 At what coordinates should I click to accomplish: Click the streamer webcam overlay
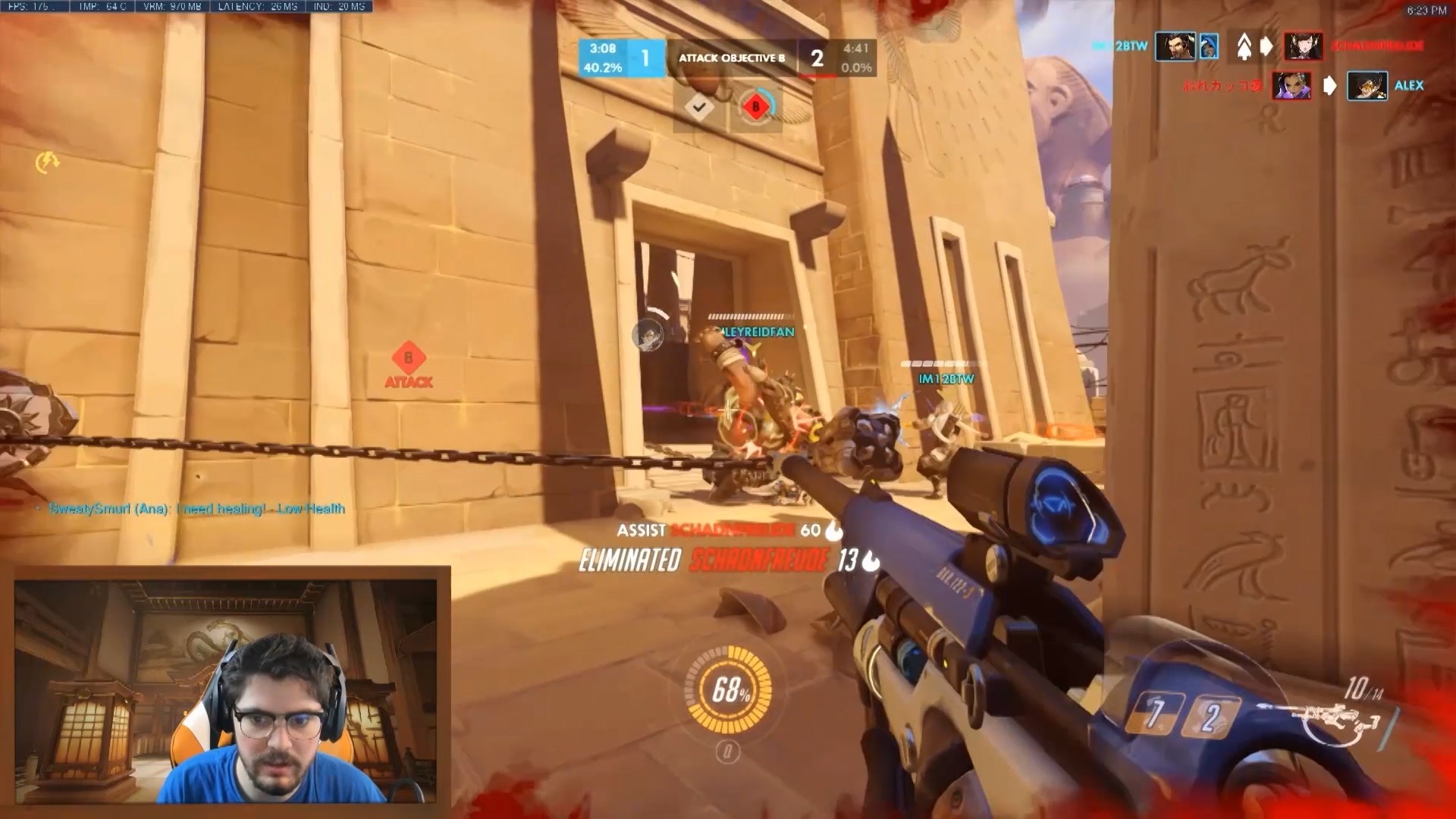click(x=226, y=690)
